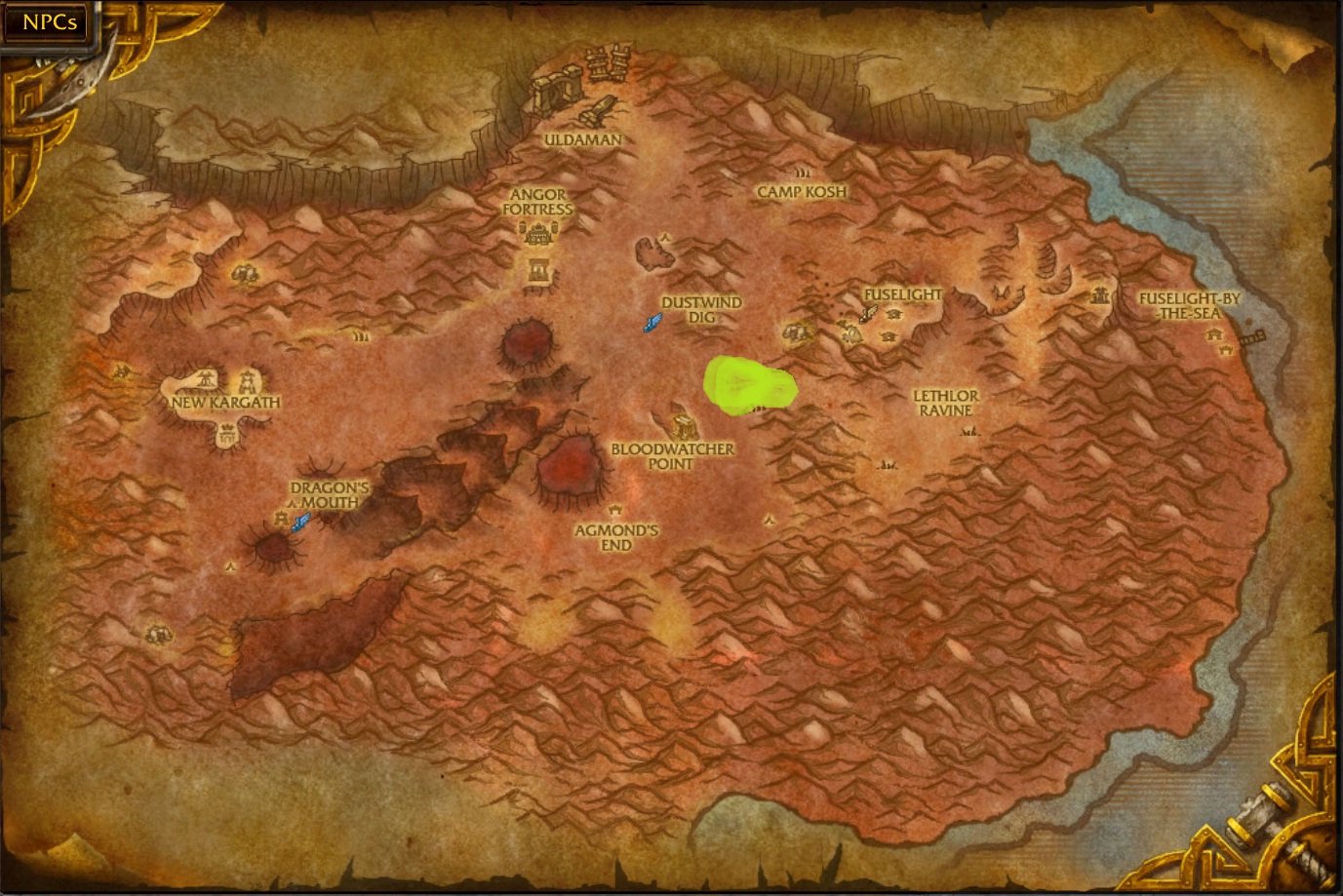Click the New Kargath label
Viewport: 1343px width, 896px height.
click(x=225, y=400)
